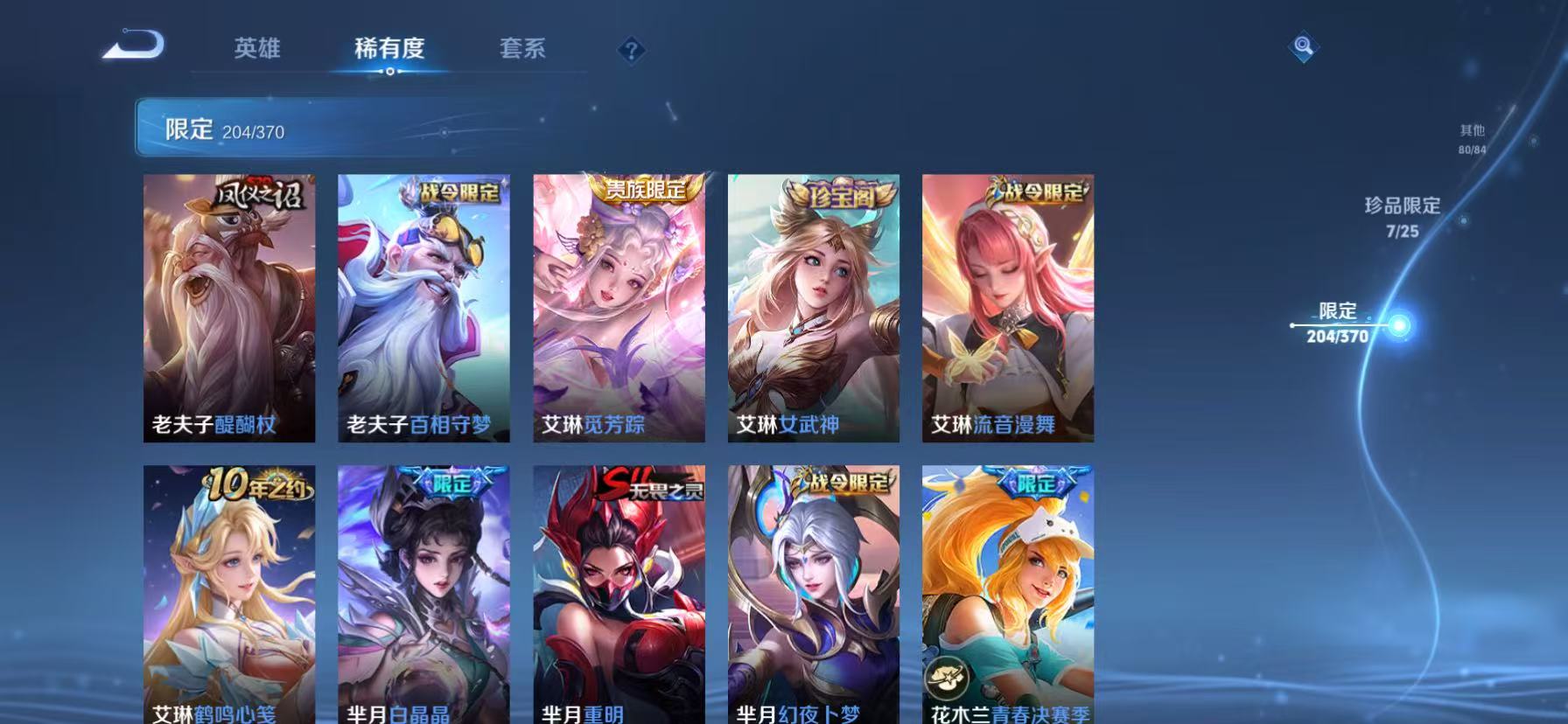Switch to the 英雄 tab

(256, 50)
